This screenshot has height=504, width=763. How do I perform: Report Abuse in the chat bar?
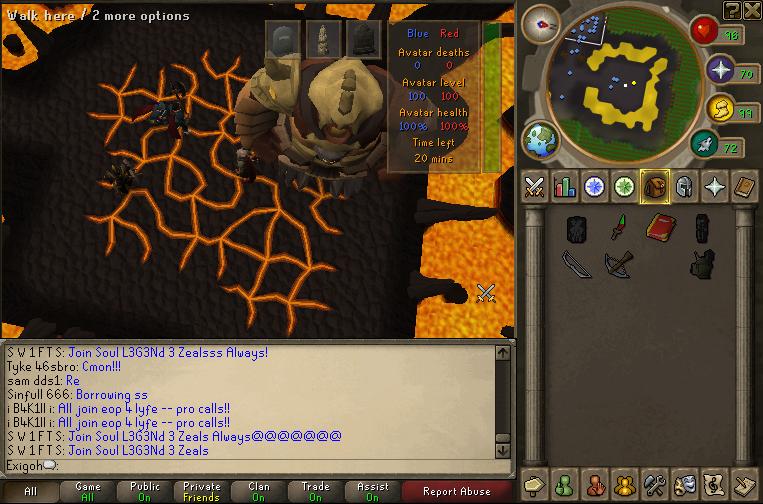click(x=457, y=491)
